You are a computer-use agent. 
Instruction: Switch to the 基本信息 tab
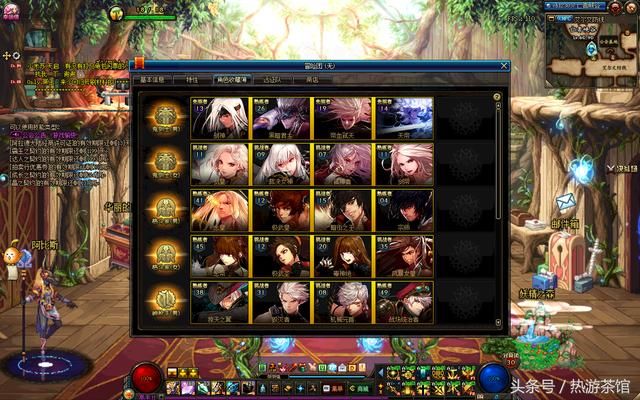click(x=154, y=78)
